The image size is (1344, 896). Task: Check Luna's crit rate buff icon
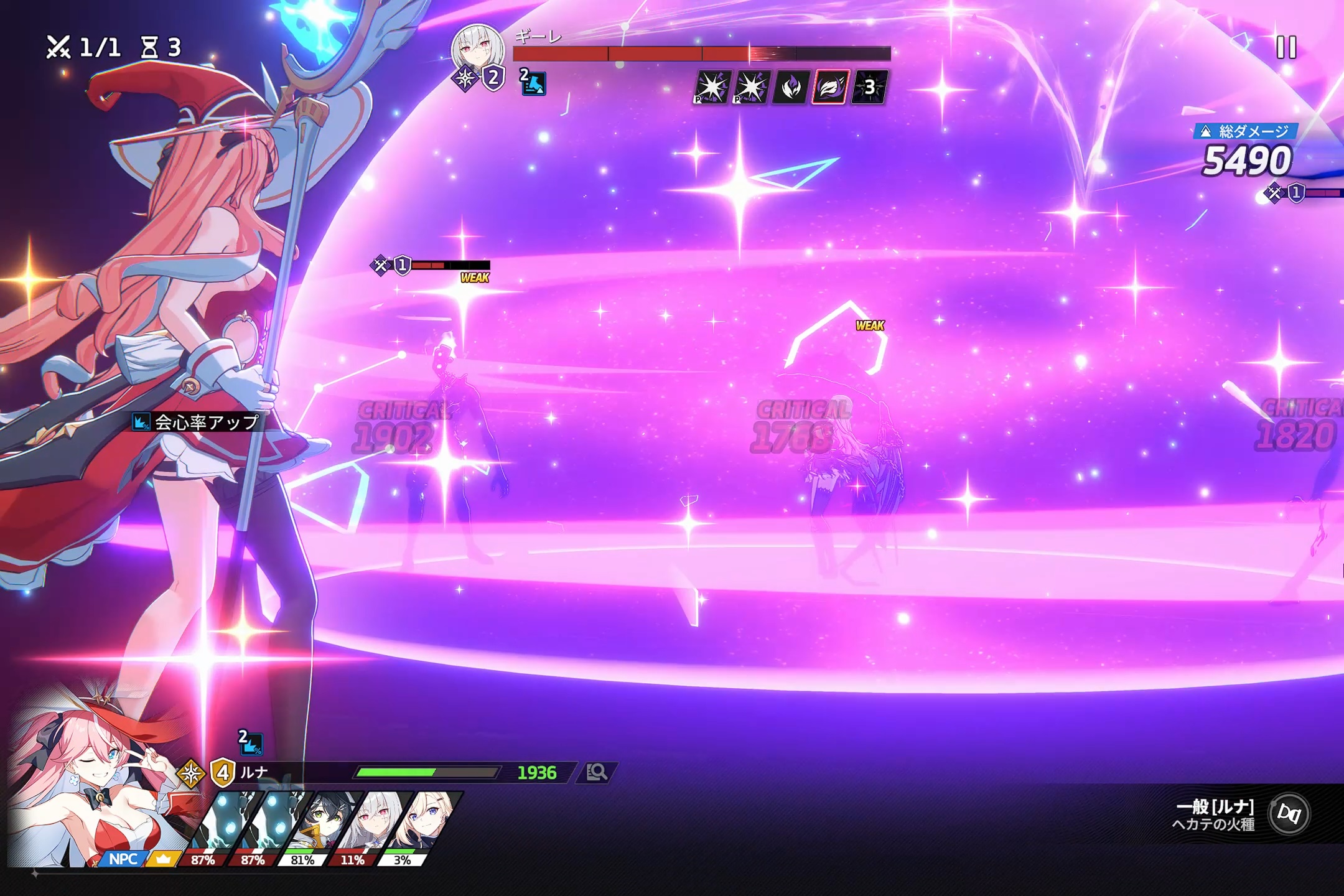[251, 743]
